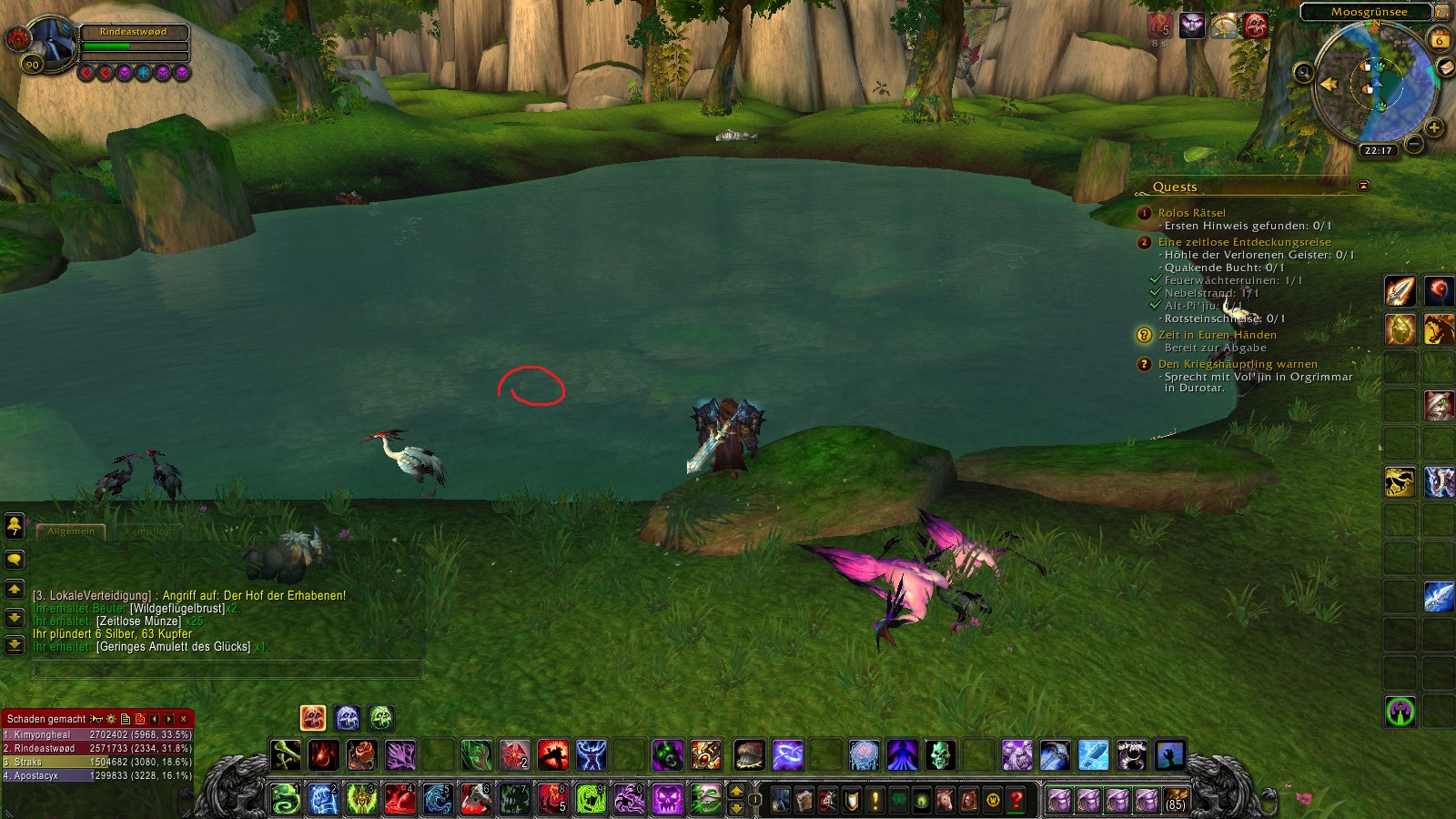The height and width of the screenshot is (819, 1456).
Task: Click the minimap tracking magnifier button
Action: (1303, 73)
